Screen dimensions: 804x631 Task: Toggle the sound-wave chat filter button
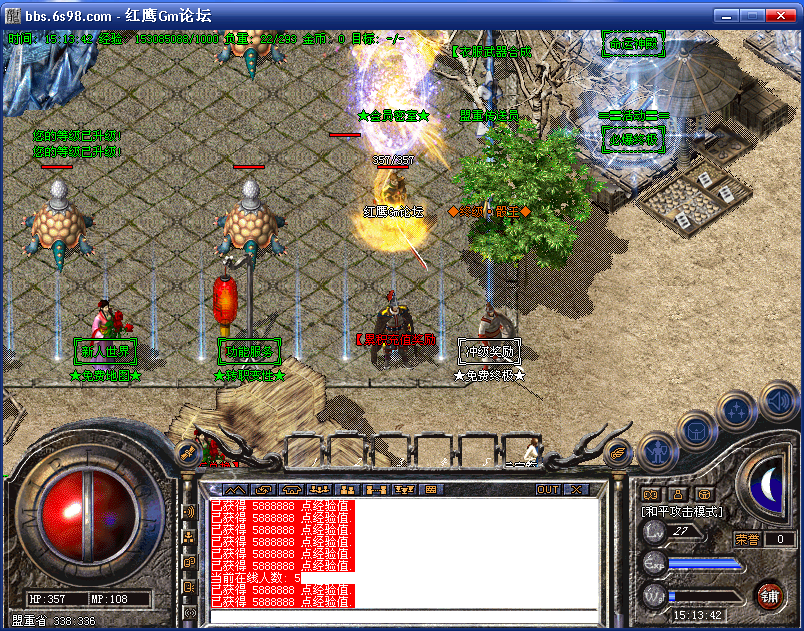pyautogui.click(x=189, y=512)
